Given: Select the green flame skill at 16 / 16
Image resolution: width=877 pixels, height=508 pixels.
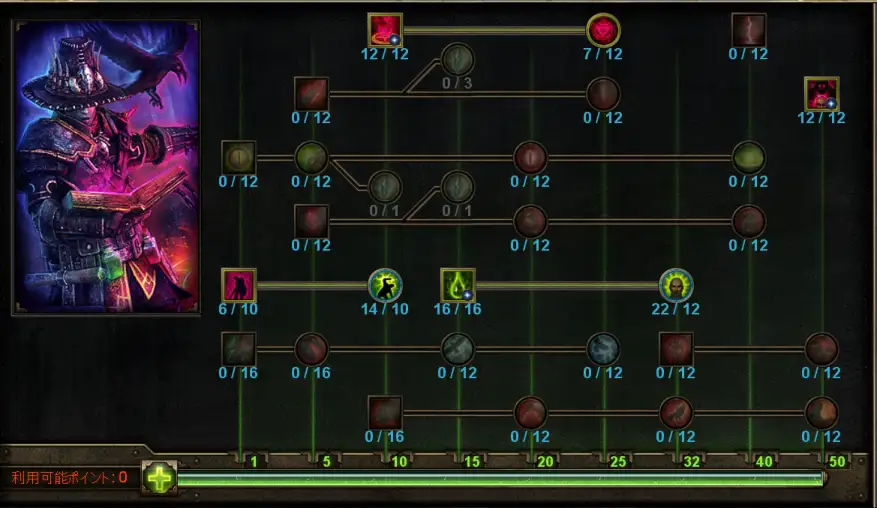Looking at the screenshot, I should pos(458,286).
